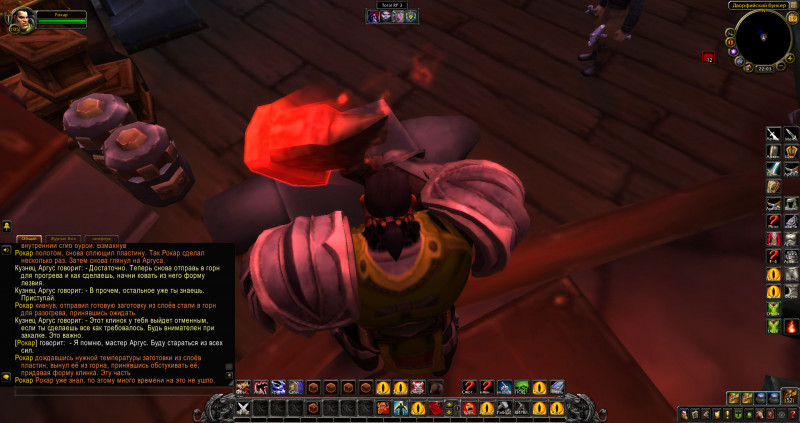
Task: Activate the crossed swords action bar slot
Action: [x=242, y=407]
